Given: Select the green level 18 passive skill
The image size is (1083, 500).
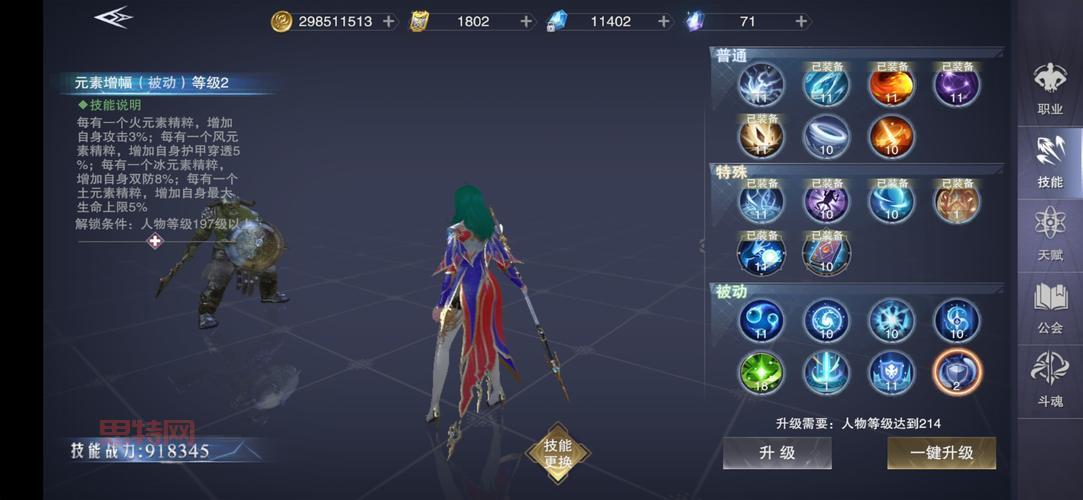Looking at the screenshot, I should coord(761,373).
